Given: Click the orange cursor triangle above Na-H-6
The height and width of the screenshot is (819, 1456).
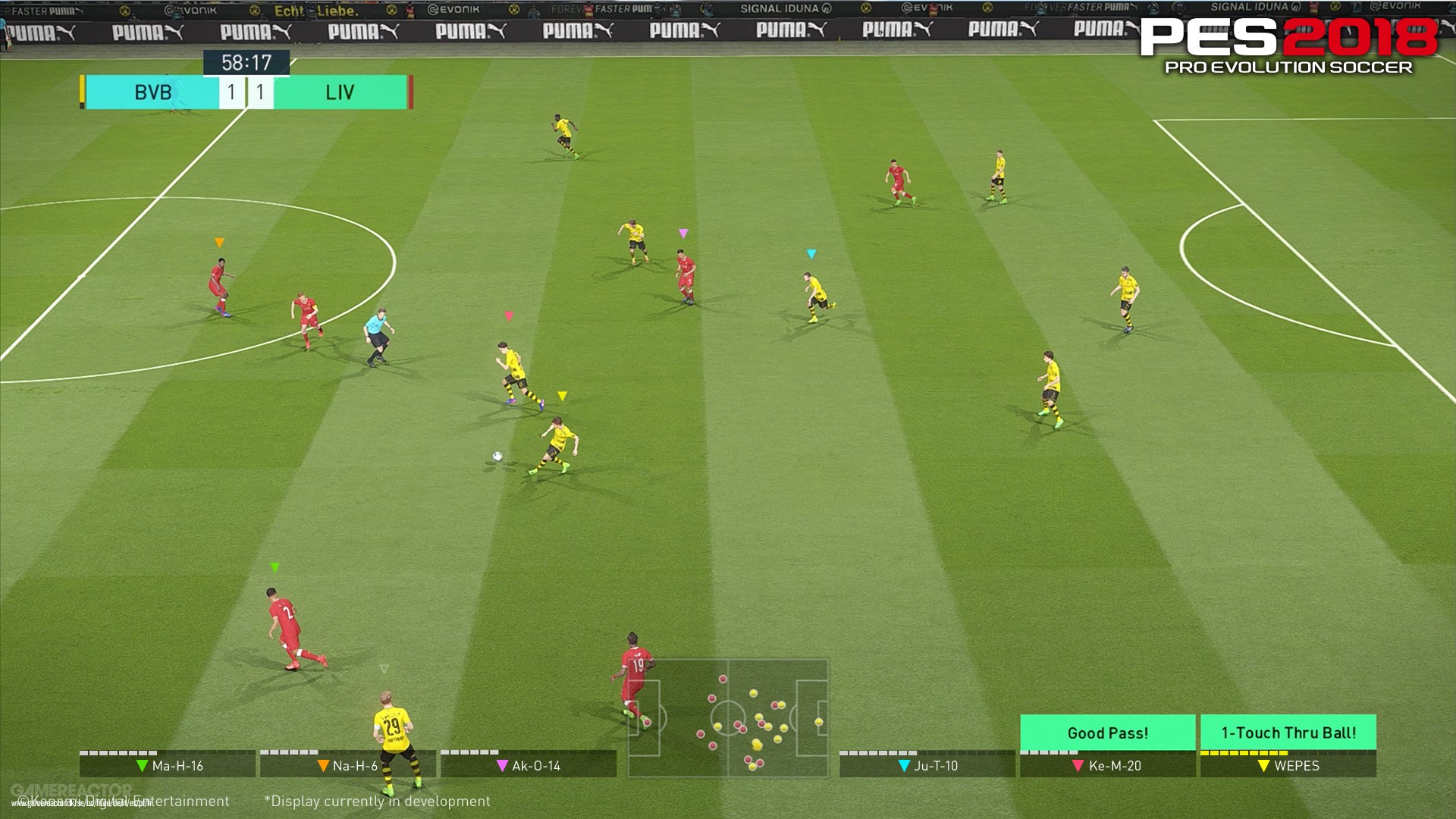Looking at the screenshot, I should pyautogui.click(x=221, y=241).
